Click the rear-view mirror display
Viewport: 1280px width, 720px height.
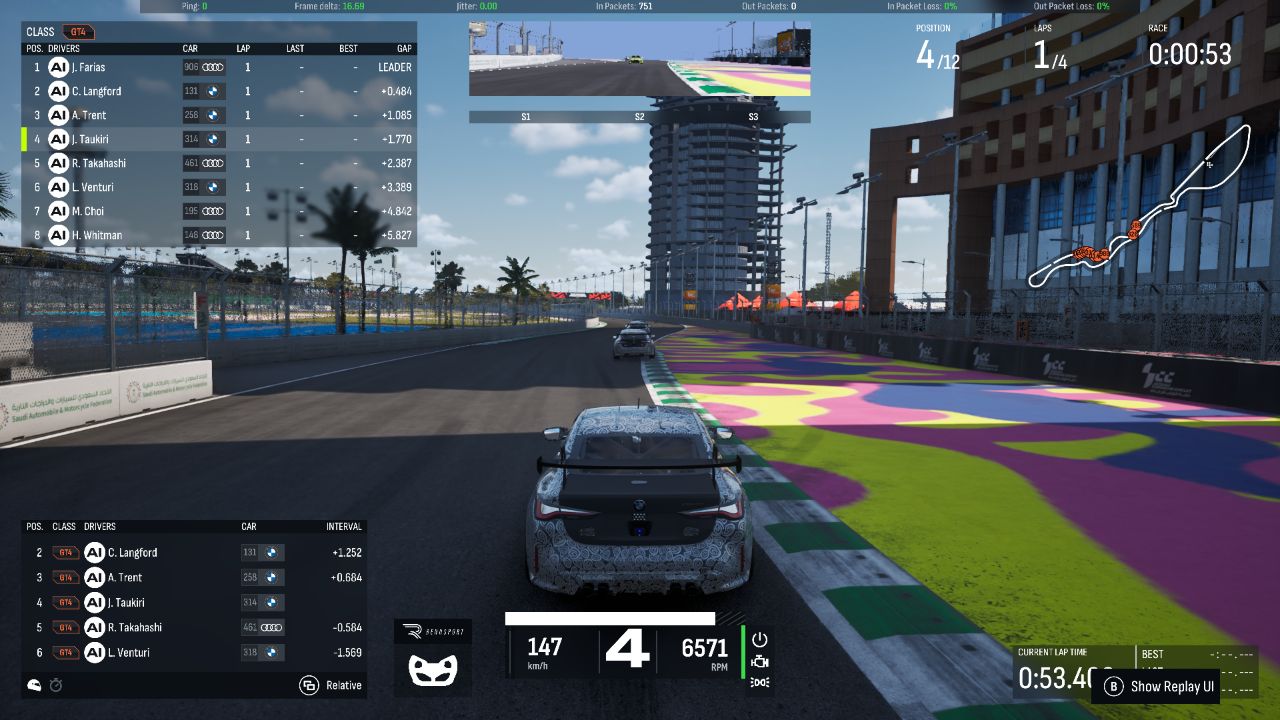coord(639,59)
